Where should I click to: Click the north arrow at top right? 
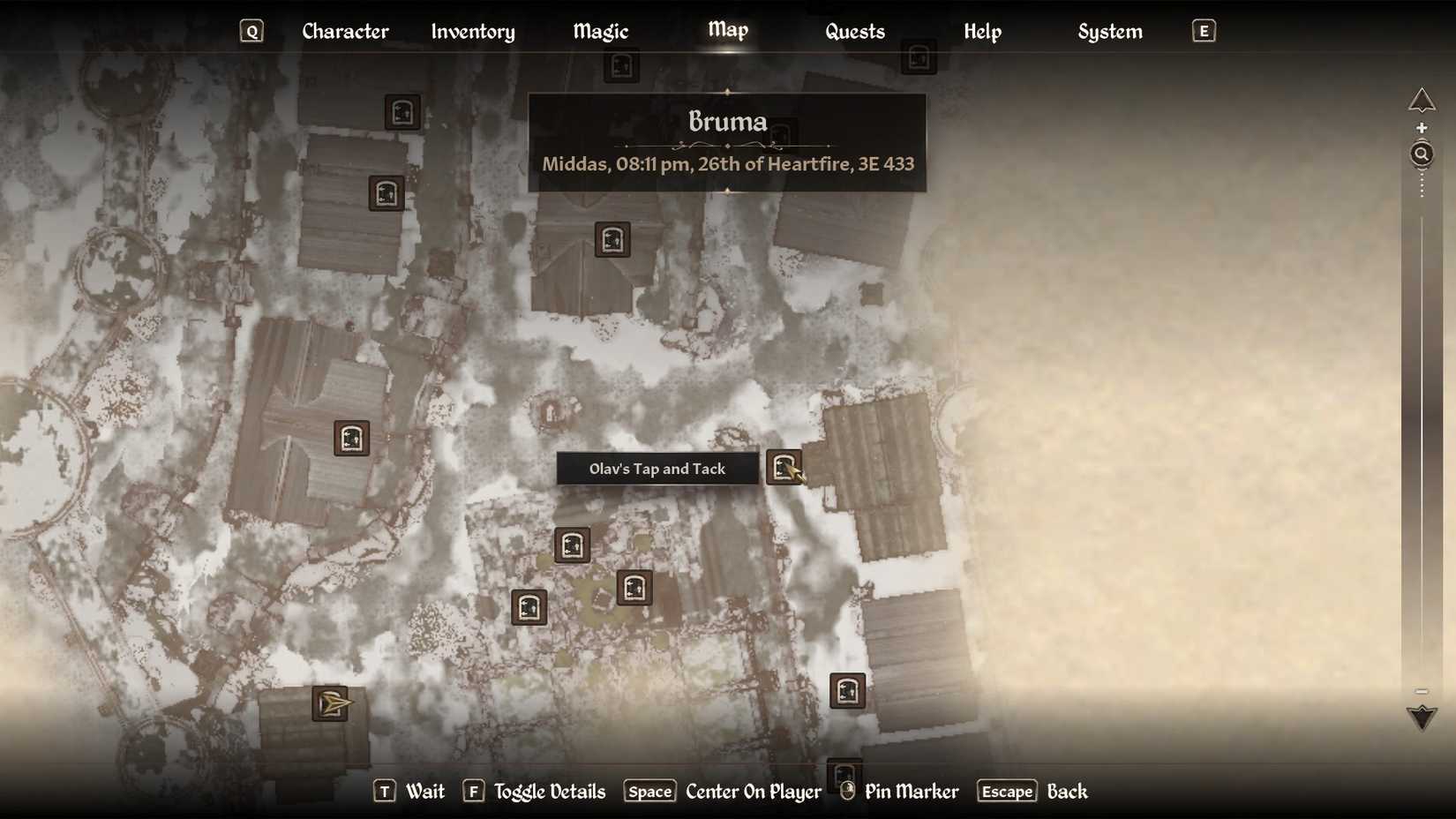pyautogui.click(x=1422, y=100)
